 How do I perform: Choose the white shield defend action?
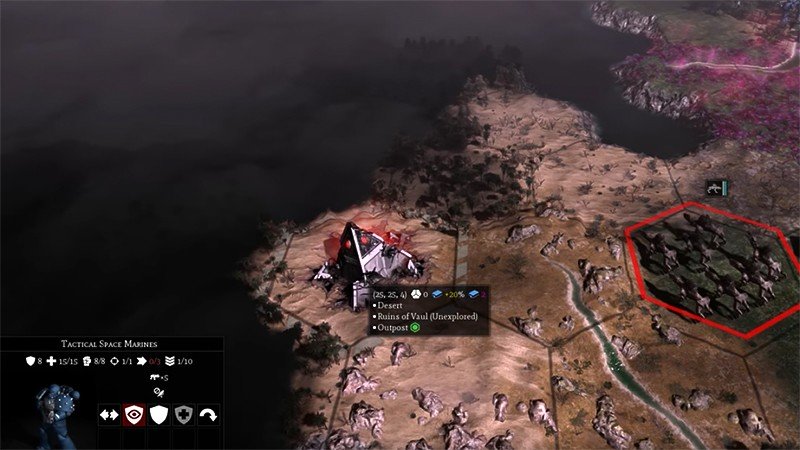(x=159, y=415)
